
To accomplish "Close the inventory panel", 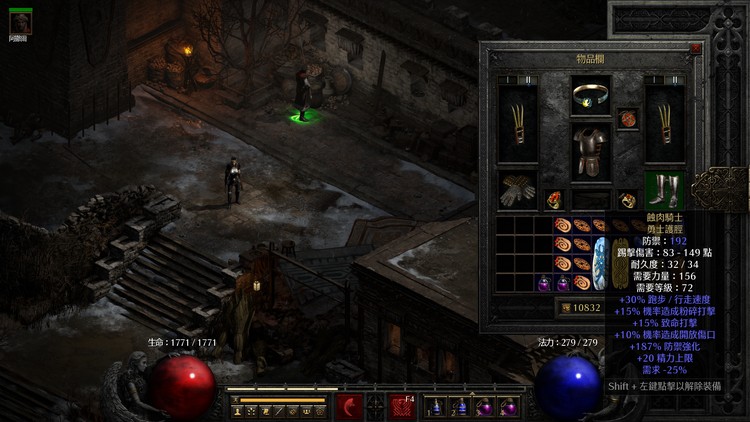I will pyautogui.click(x=695, y=47).
